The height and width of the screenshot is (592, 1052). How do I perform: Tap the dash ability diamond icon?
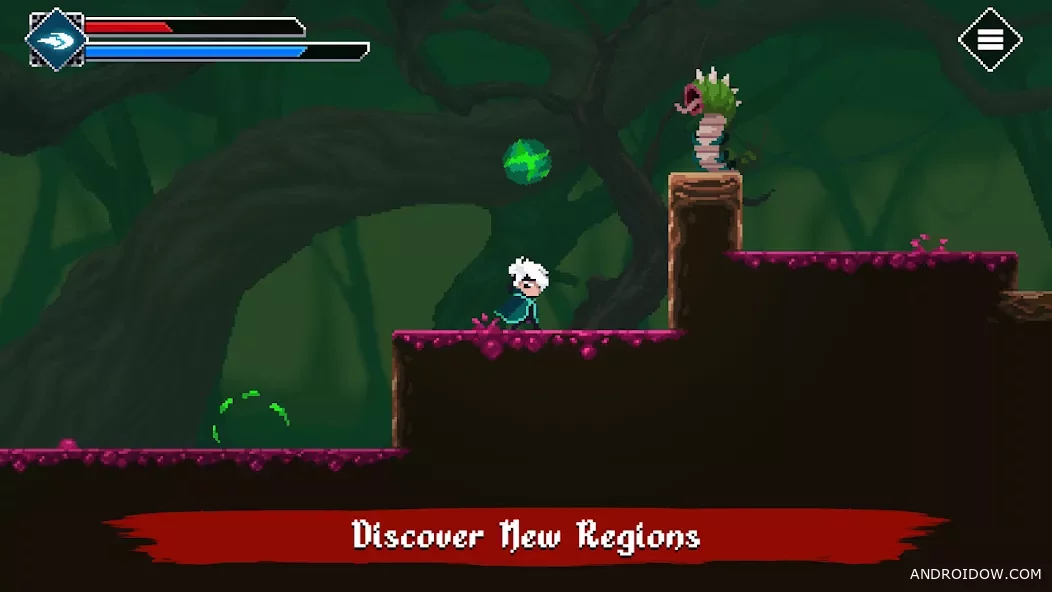tap(55, 40)
